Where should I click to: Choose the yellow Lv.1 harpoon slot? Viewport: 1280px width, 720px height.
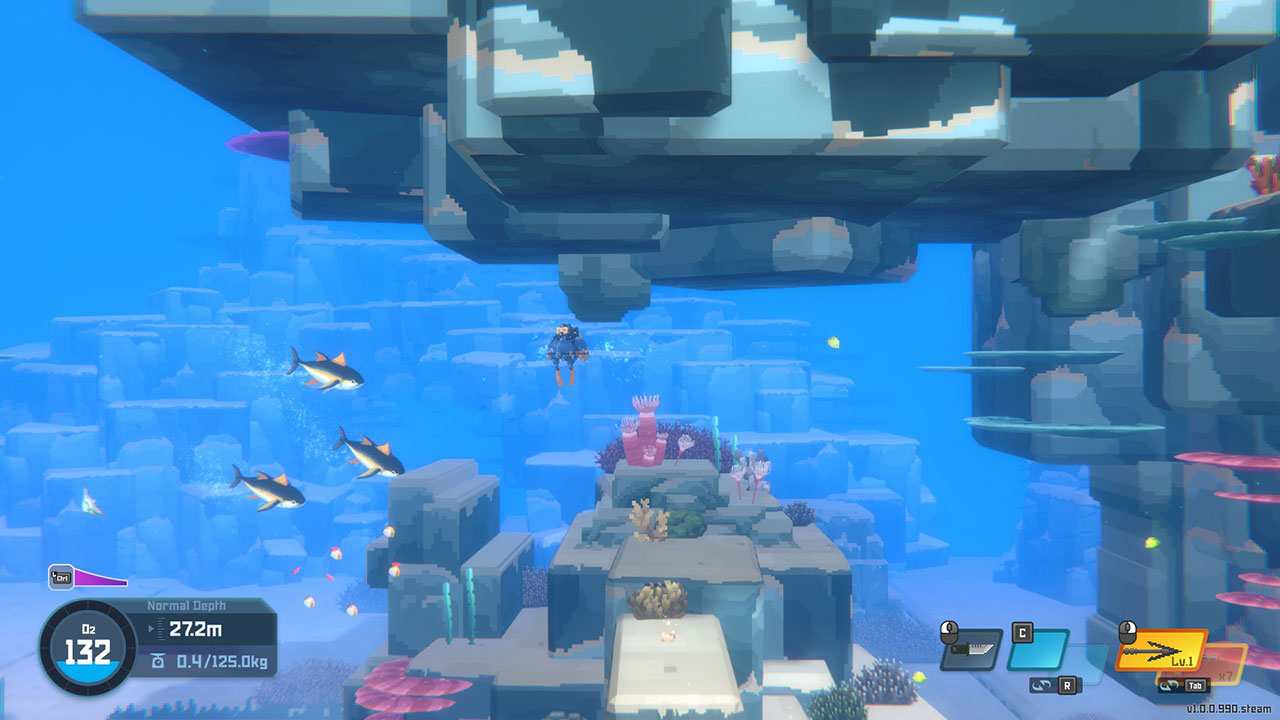1160,649
